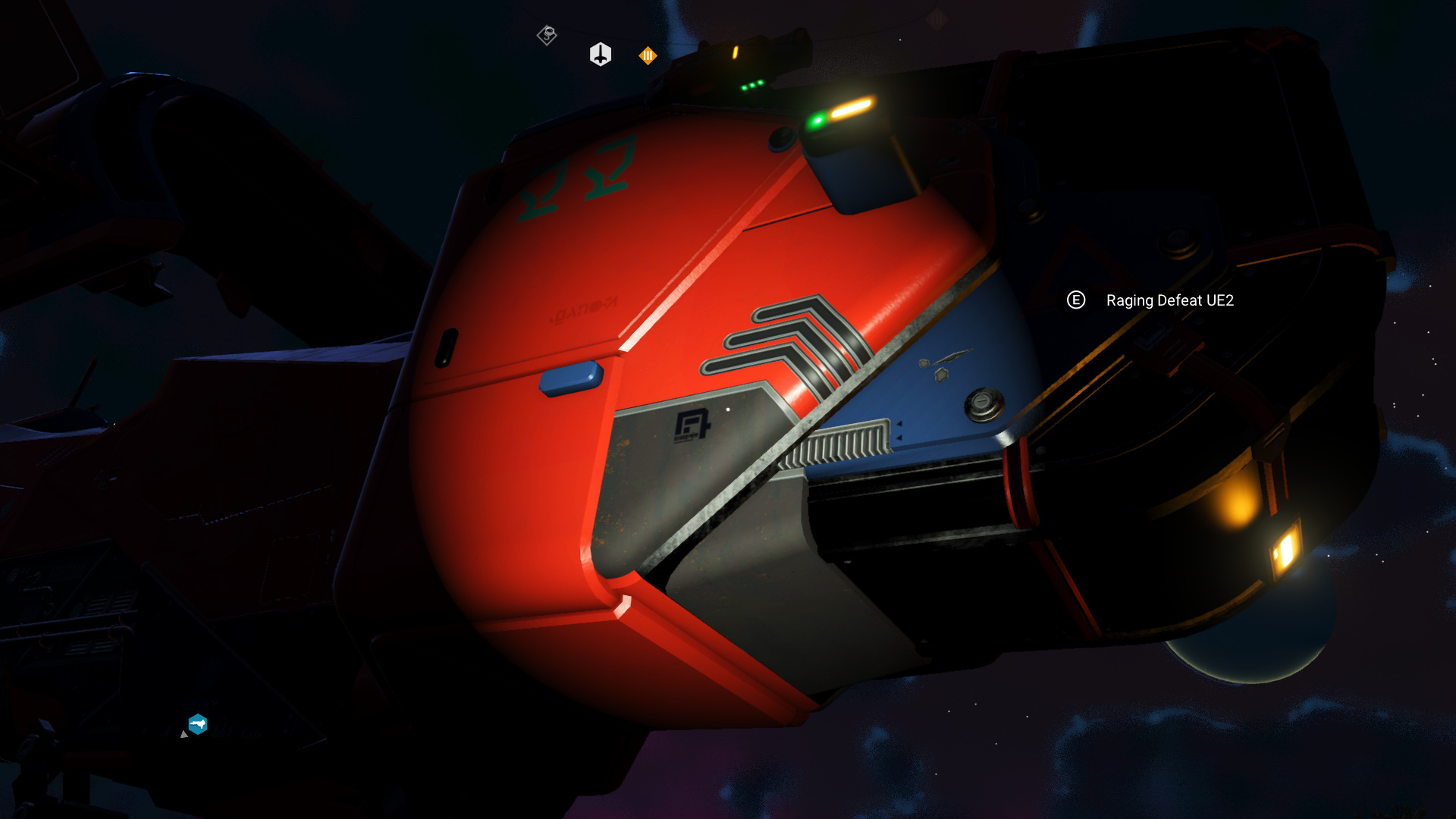Viewport: 1456px width, 819px height.
Task: Select the Raging Defeat UE2 ship label
Action: (1169, 300)
